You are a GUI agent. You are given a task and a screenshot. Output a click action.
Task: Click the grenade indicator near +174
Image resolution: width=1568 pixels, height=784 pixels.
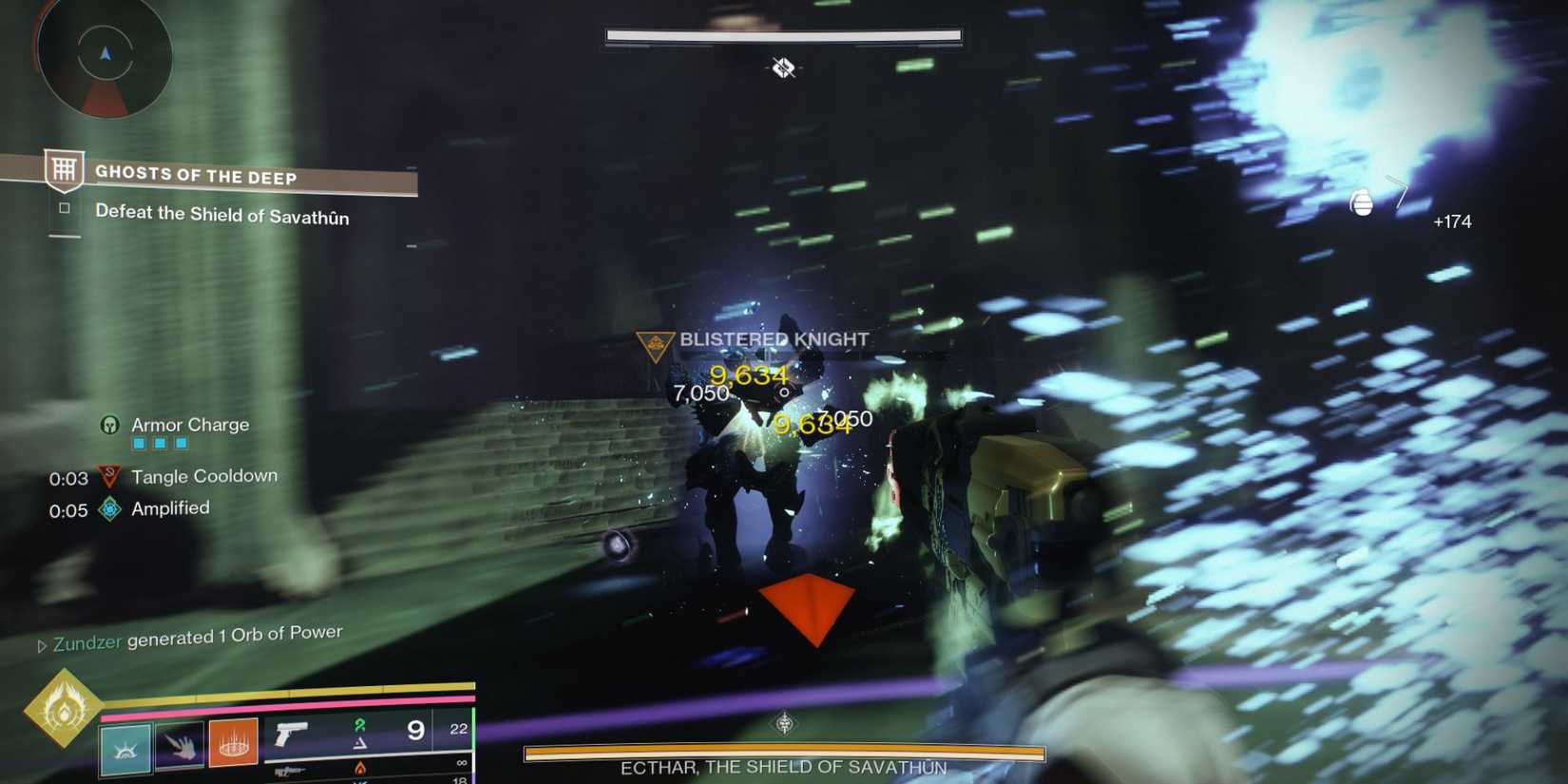click(x=1361, y=203)
